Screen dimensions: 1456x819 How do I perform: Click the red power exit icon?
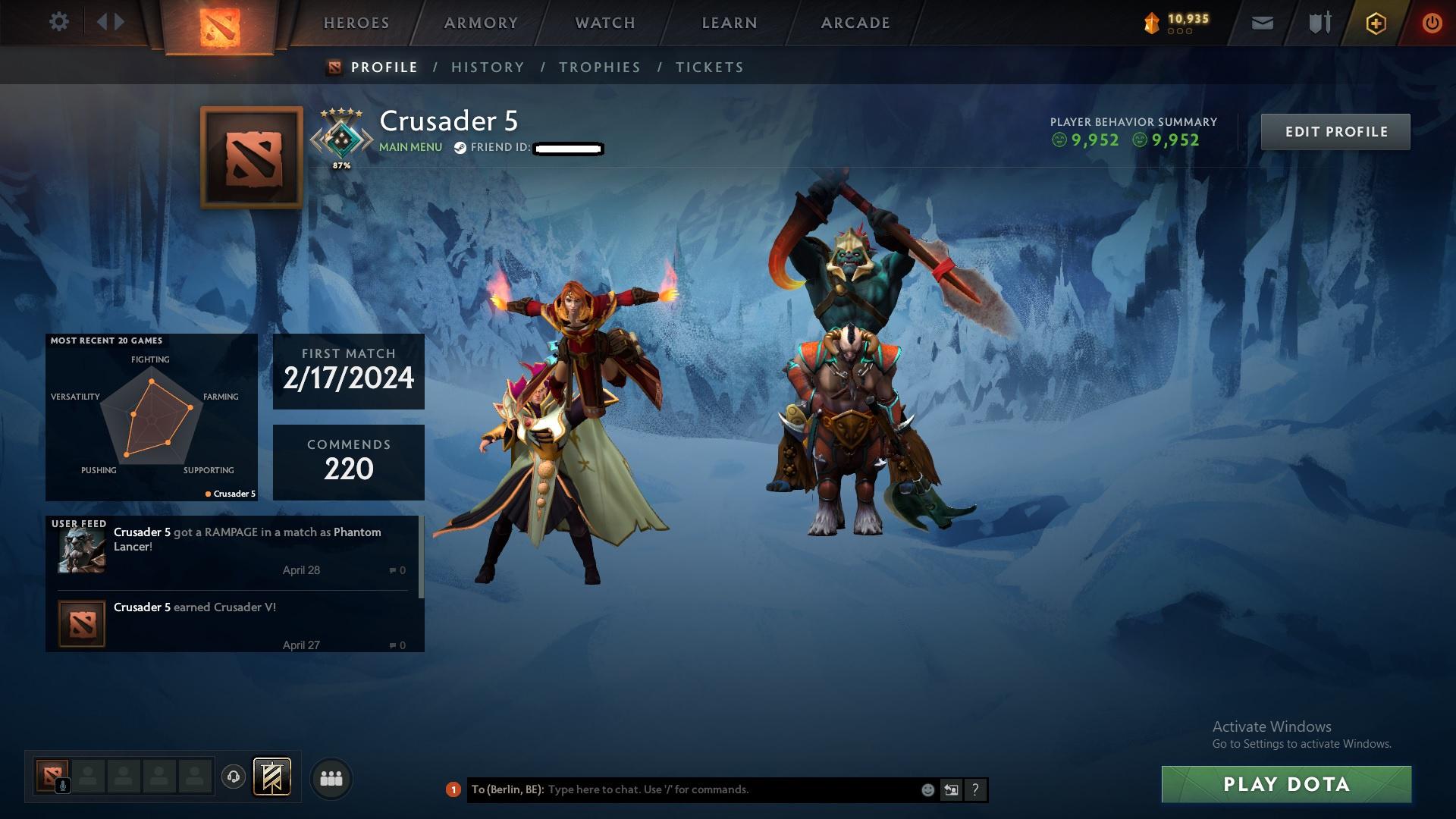(x=1431, y=24)
